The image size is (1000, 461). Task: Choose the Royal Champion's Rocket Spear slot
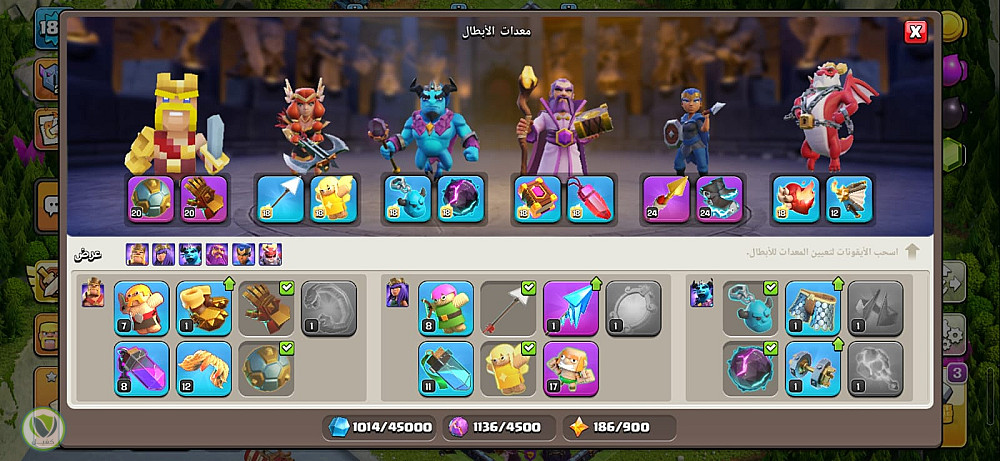[x=666, y=198]
